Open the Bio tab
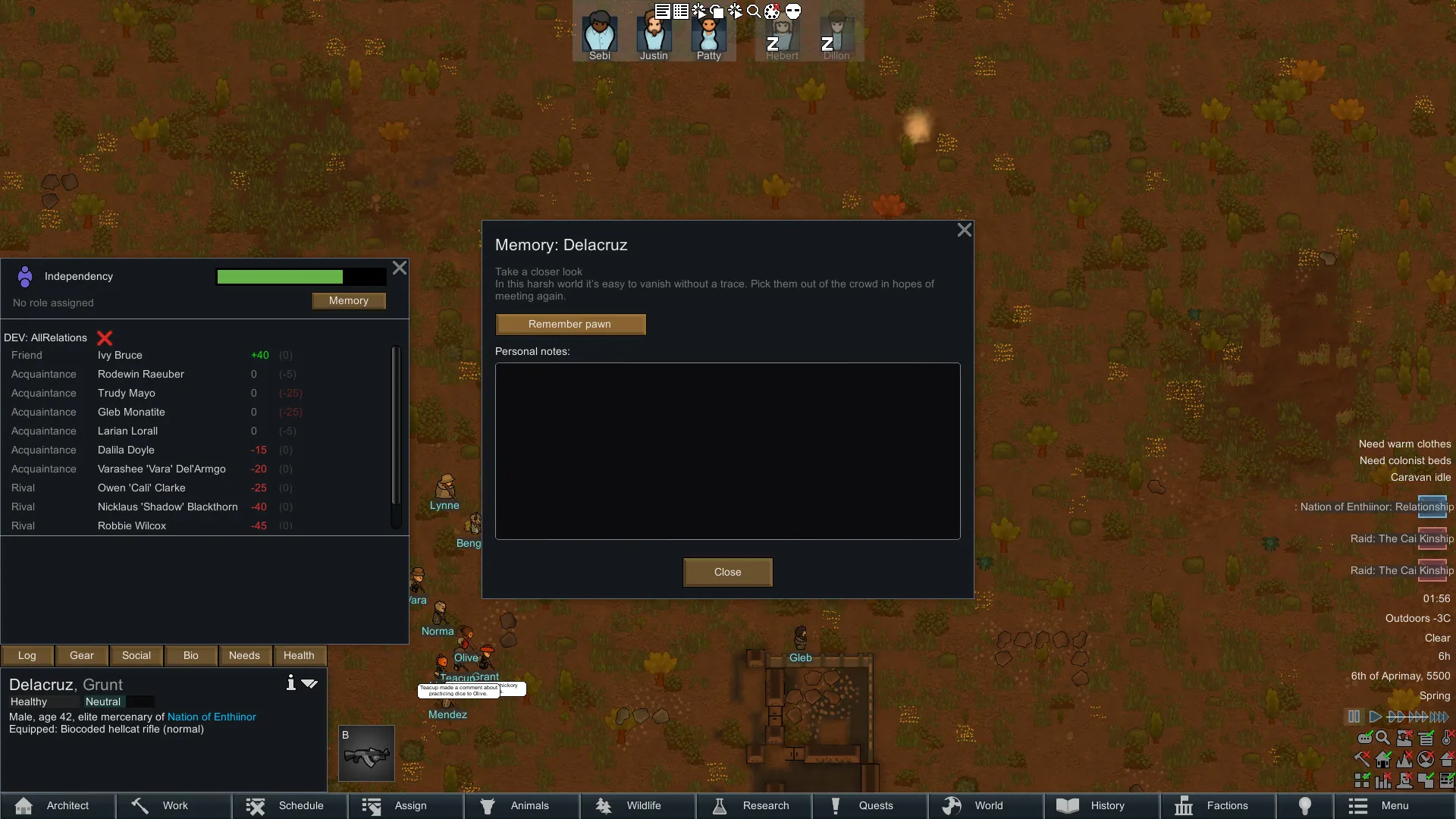Viewport: 1456px width, 819px height. click(190, 656)
